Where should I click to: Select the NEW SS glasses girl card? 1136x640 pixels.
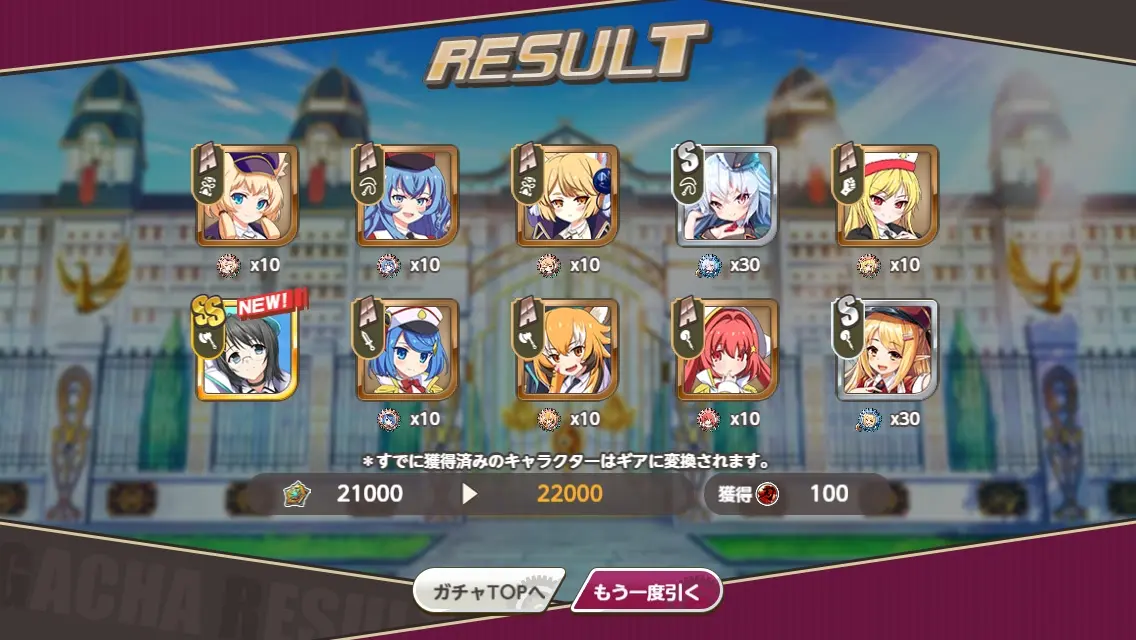[246, 349]
